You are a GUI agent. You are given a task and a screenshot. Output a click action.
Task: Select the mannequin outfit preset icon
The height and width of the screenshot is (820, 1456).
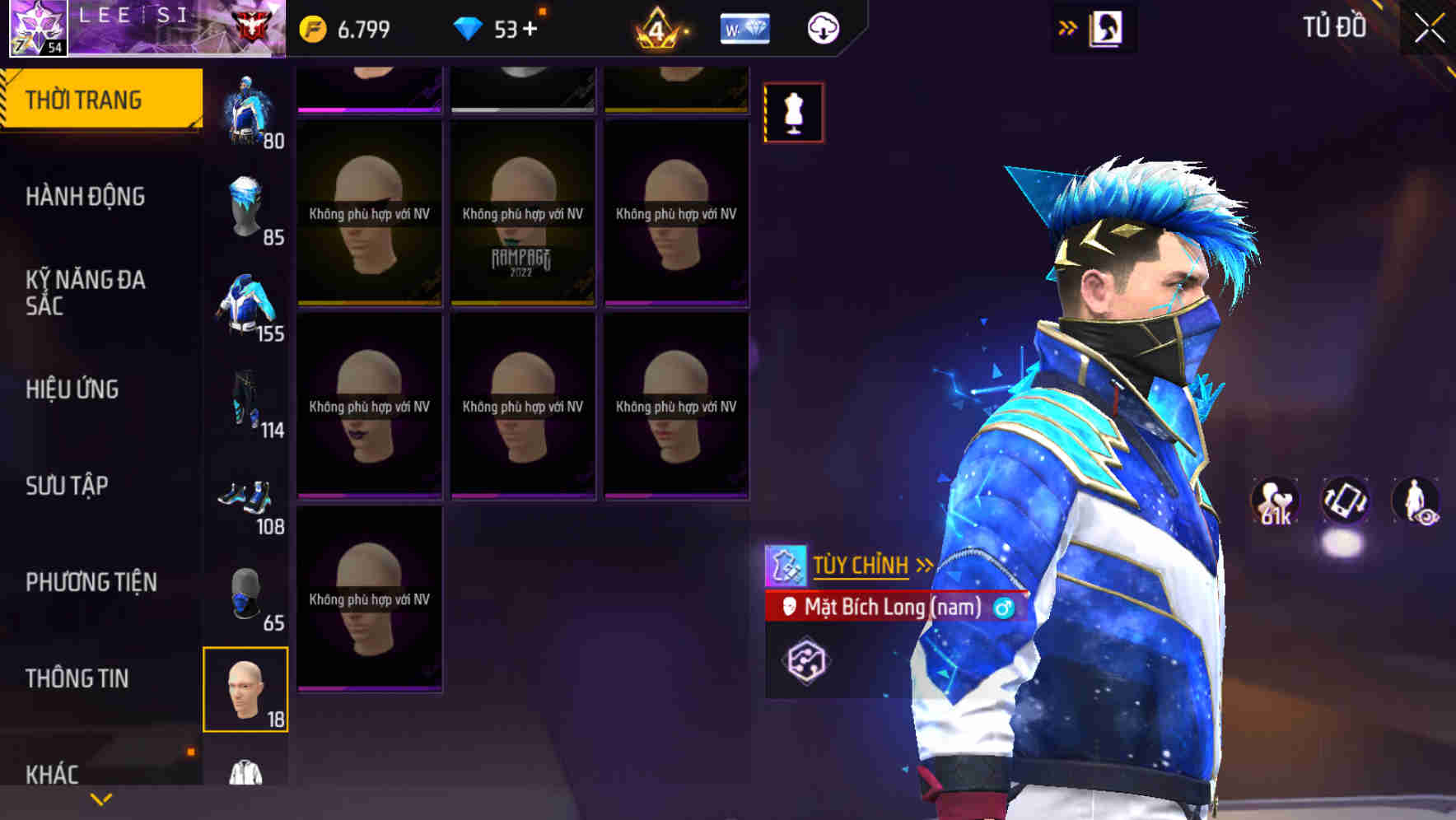click(793, 112)
